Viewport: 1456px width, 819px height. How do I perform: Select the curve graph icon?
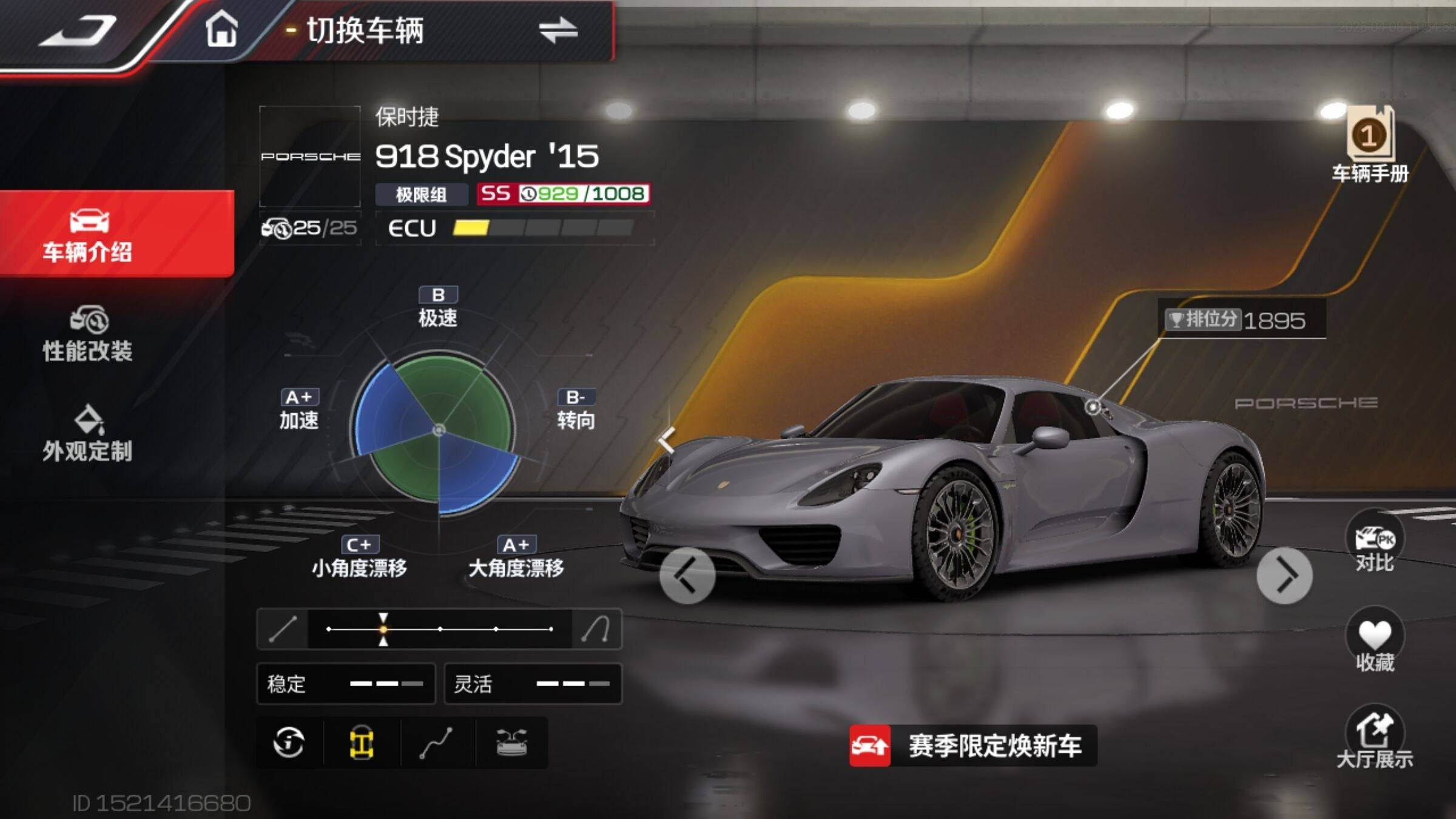point(436,743)
